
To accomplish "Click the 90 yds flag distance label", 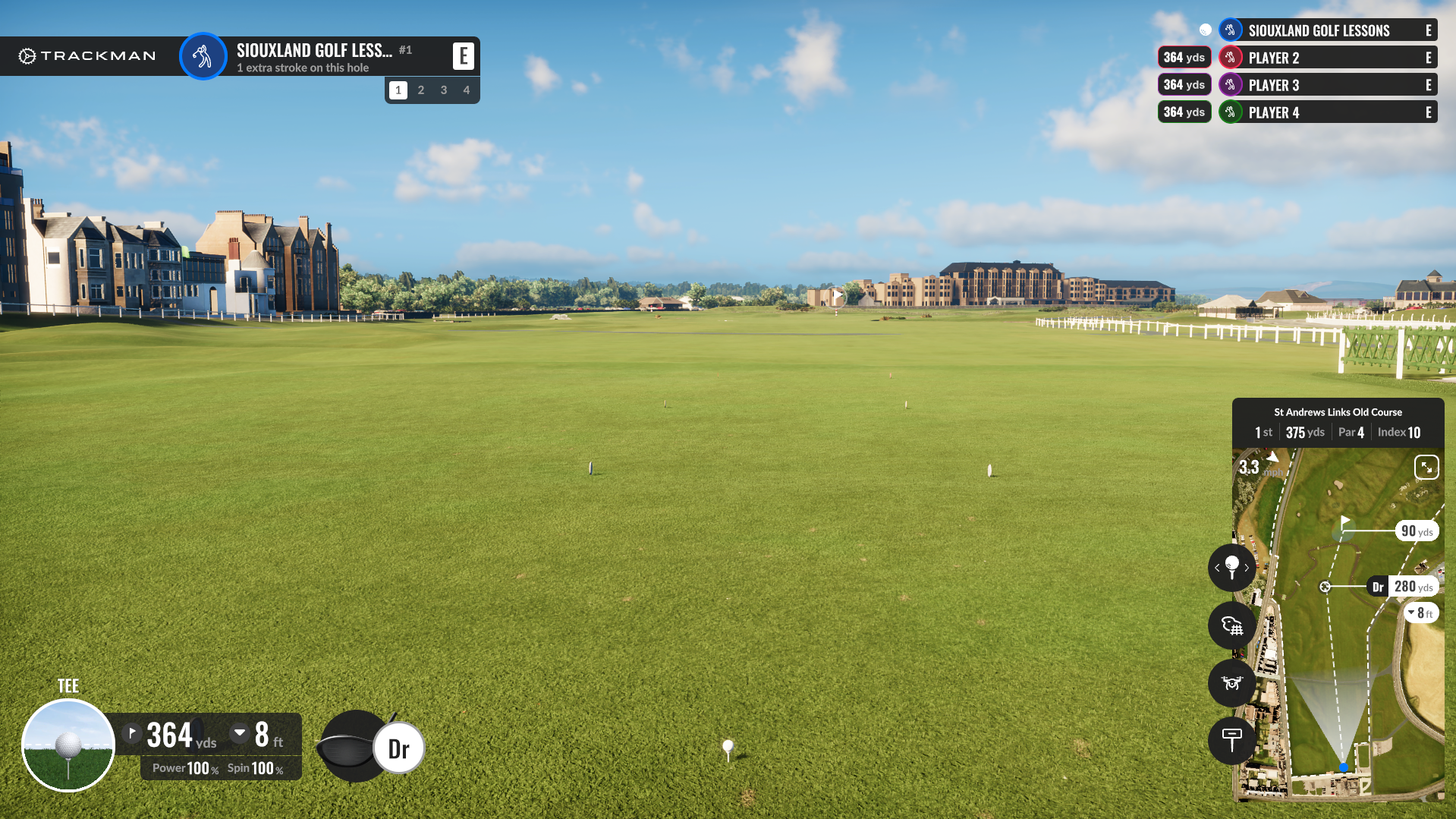I will (1417, 531).
